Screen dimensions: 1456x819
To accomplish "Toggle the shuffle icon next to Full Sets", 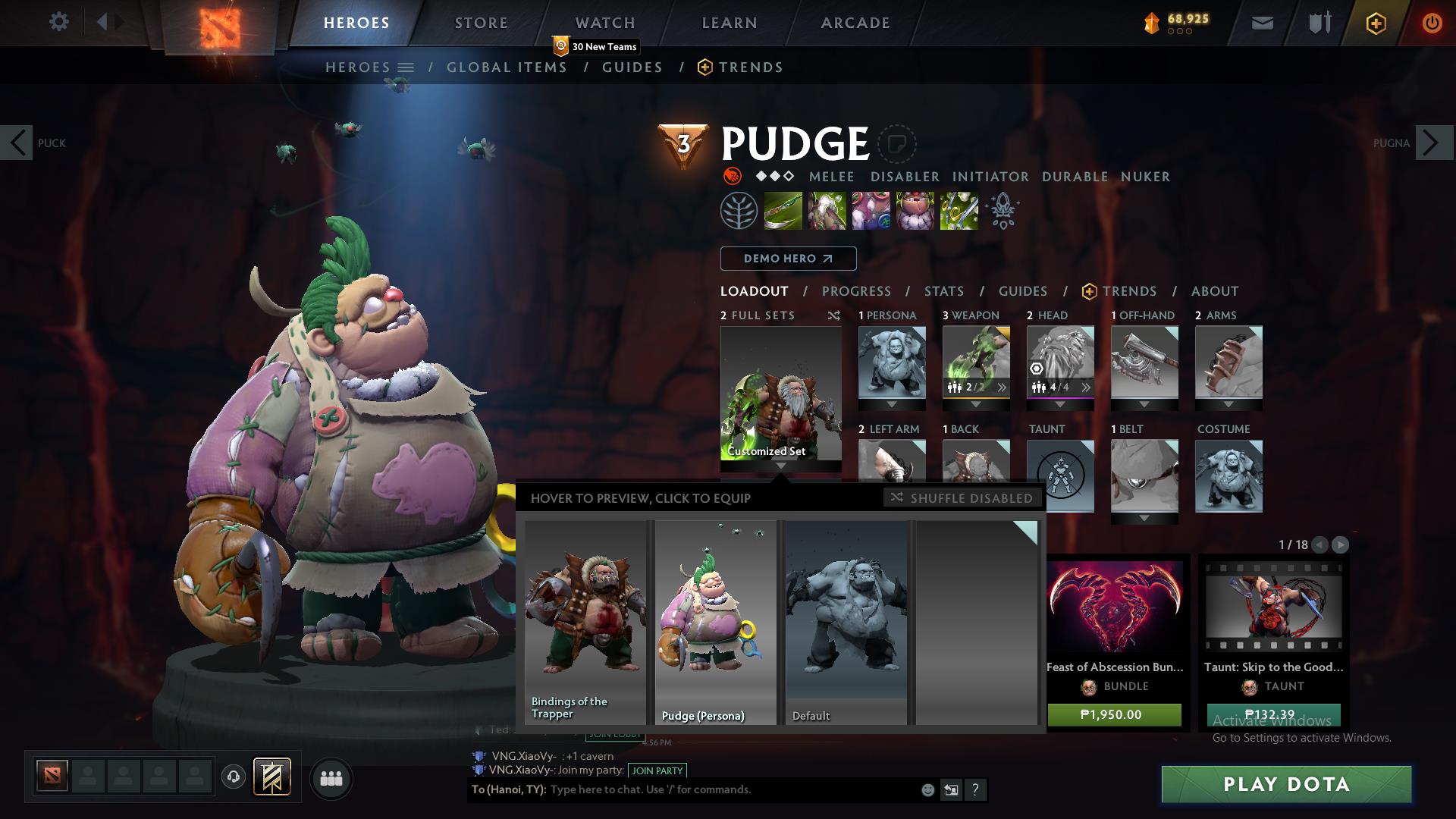I will (x=834, y=316).
